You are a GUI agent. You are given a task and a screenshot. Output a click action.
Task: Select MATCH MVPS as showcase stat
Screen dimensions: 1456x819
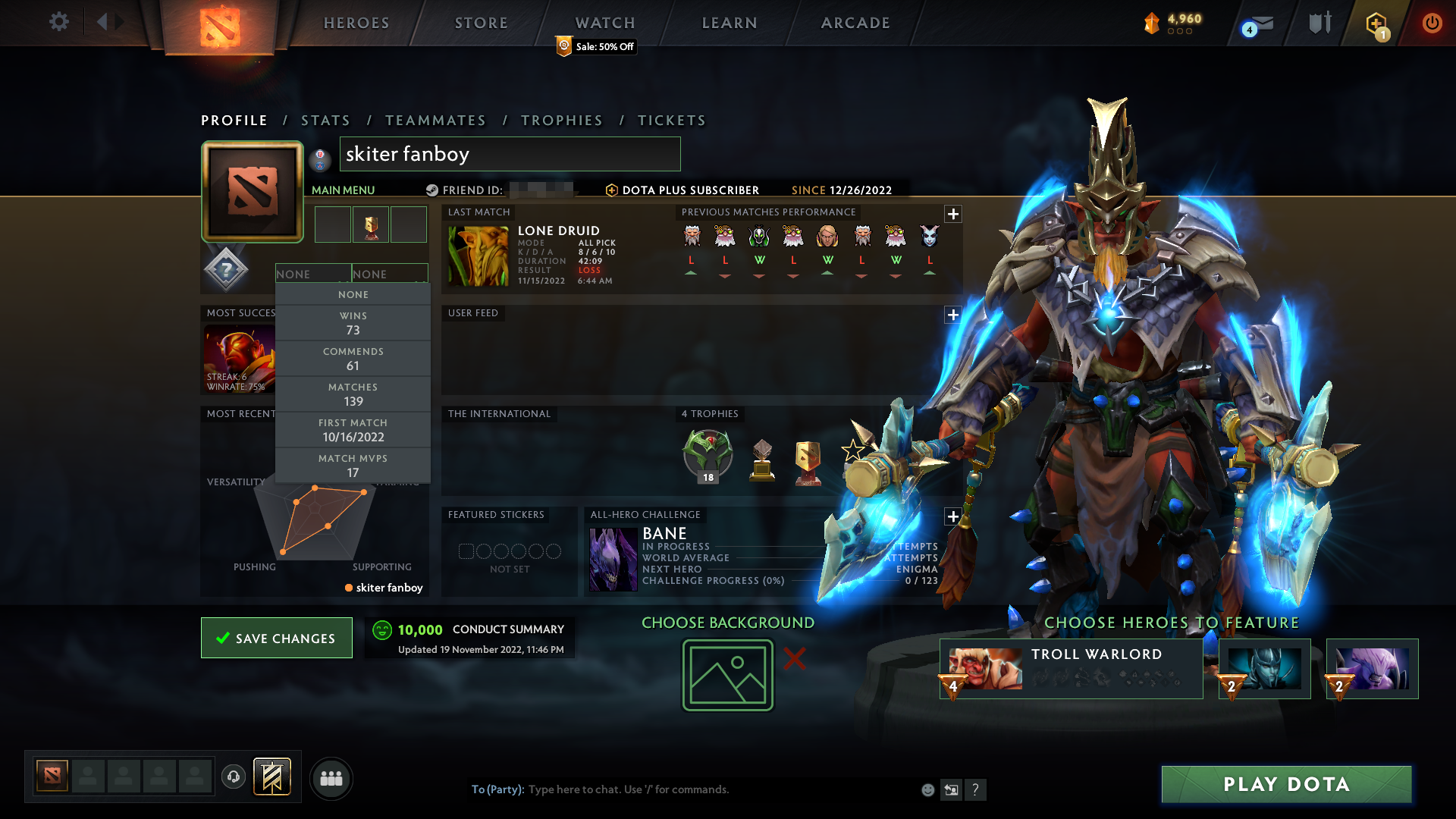pos(353,465)
